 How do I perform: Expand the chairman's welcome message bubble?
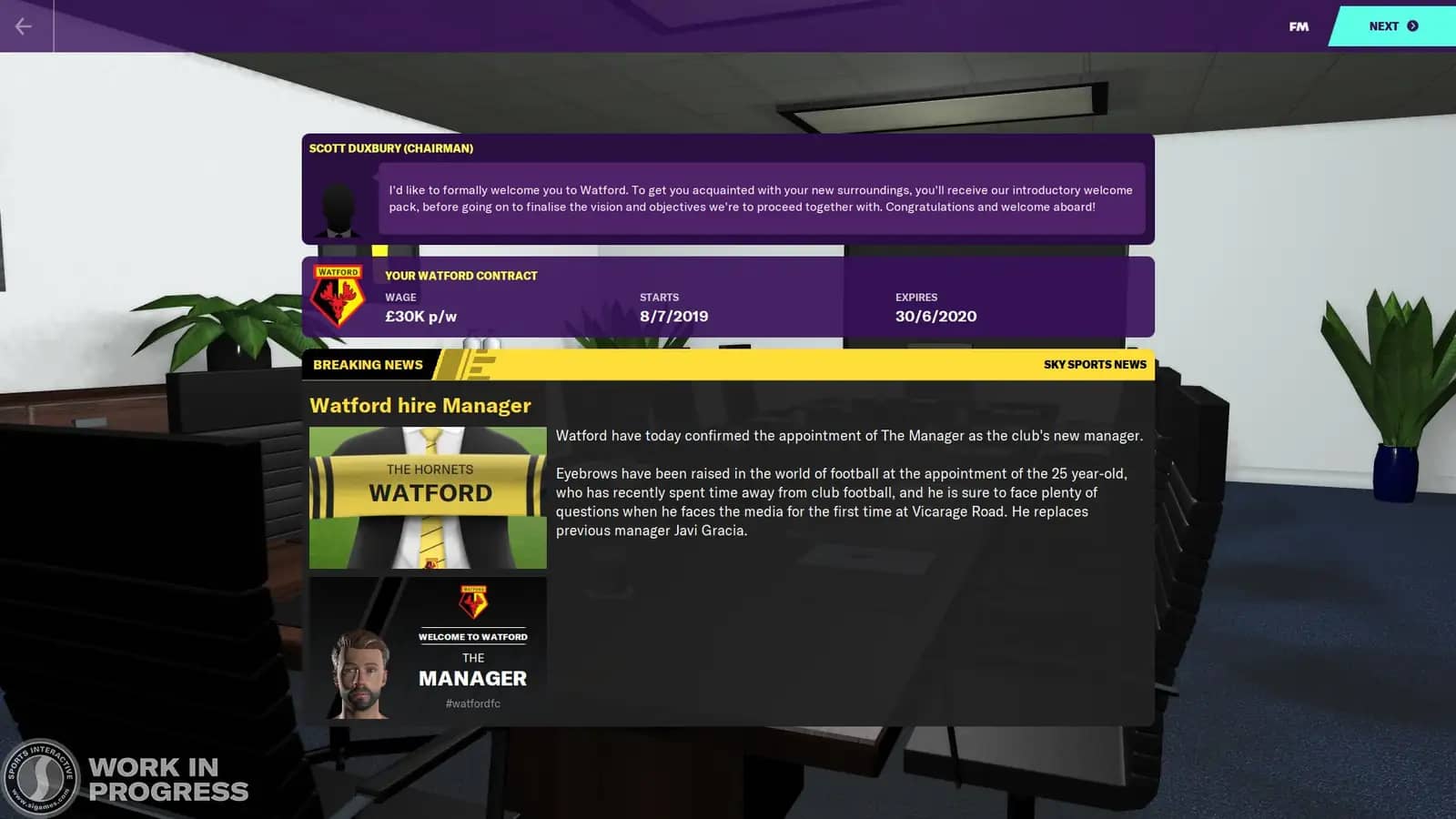tap(760, 198)
